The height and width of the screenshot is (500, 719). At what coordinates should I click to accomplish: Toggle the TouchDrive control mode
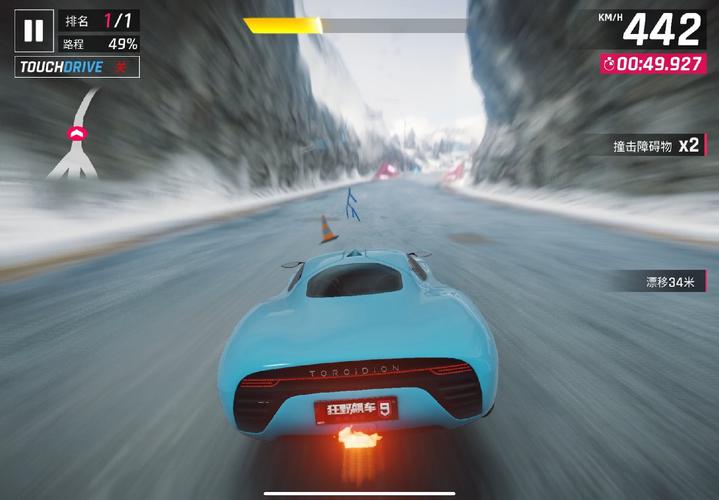77,67
